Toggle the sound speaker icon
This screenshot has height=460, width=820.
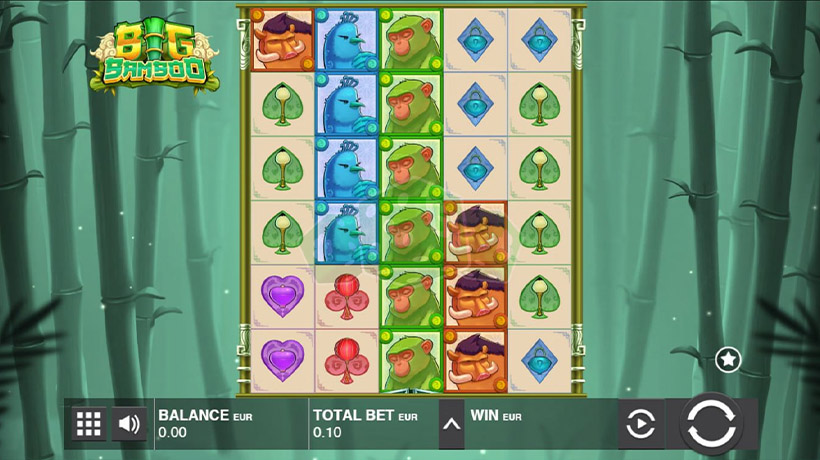(x=129, y=424)
